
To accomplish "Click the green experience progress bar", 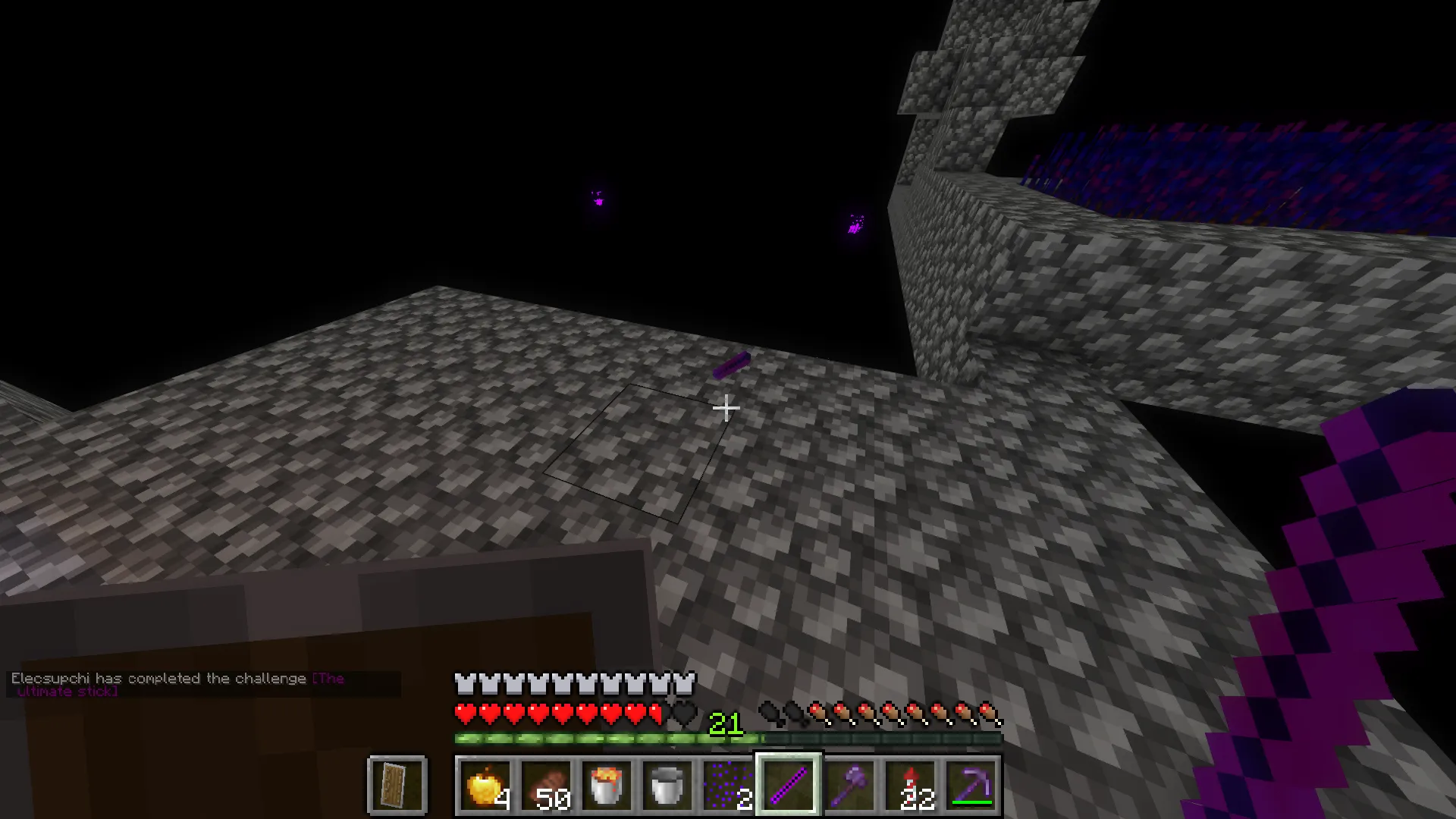I will click(x=591, y=737).
